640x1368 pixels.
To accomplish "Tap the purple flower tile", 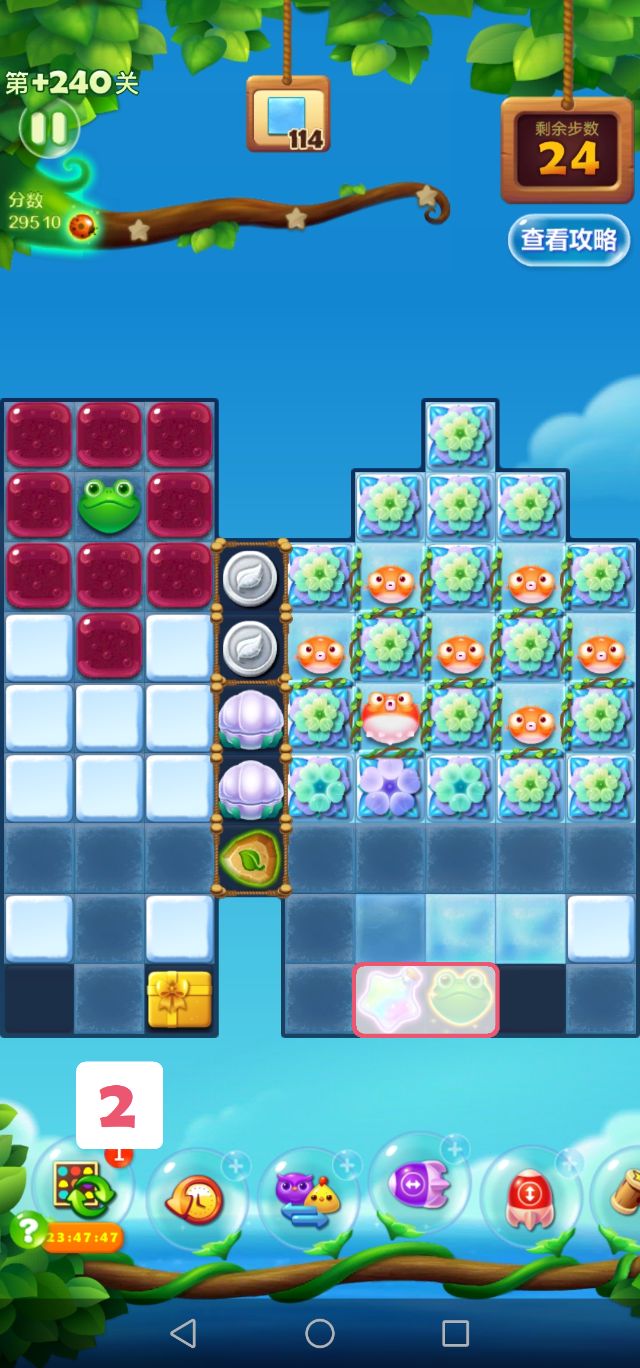I will tap(390, 786).
